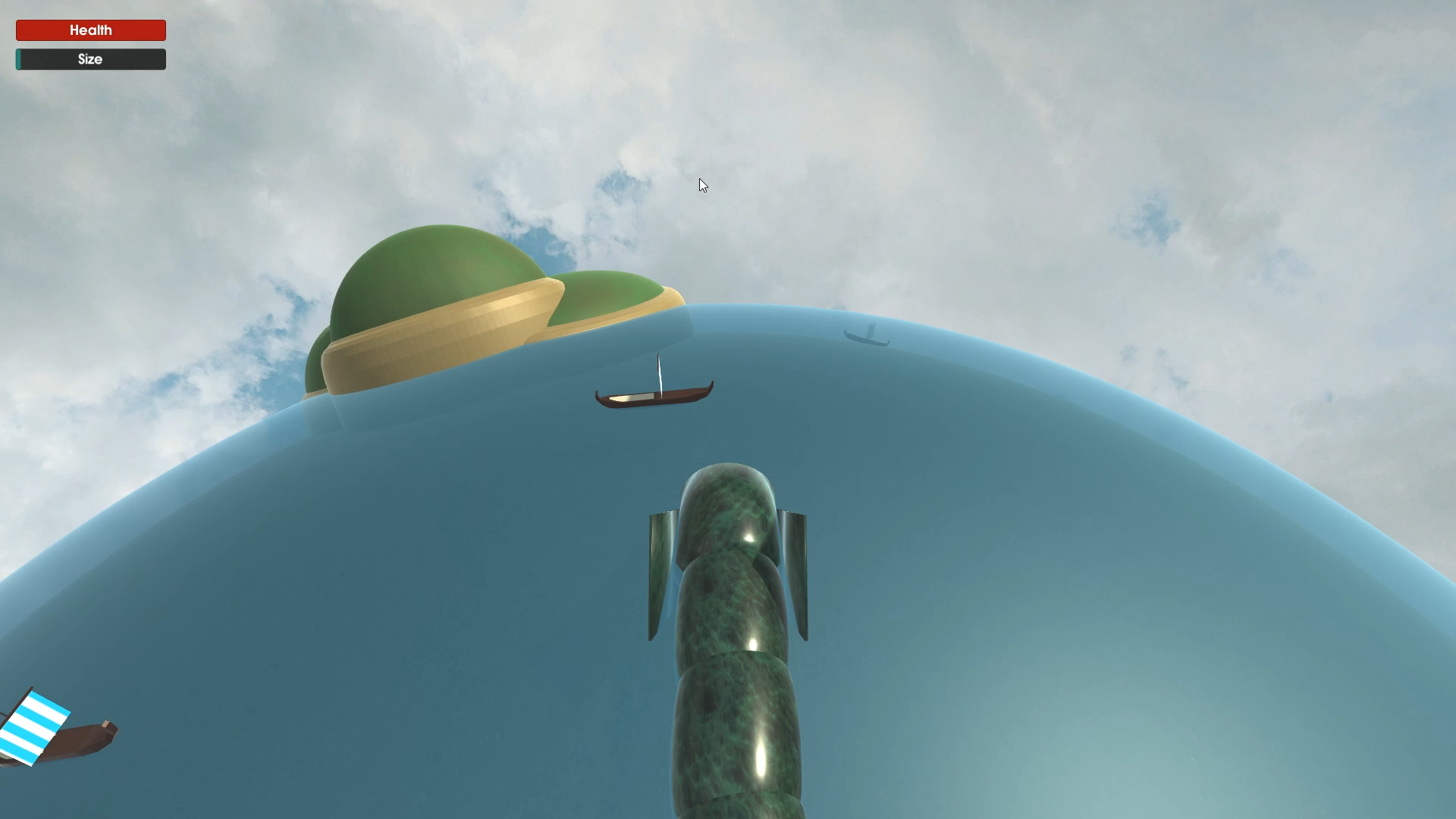Select the Size label text
Image resolution: width=1456 pixels, height=819 pixels.
[x=91, y=59]
